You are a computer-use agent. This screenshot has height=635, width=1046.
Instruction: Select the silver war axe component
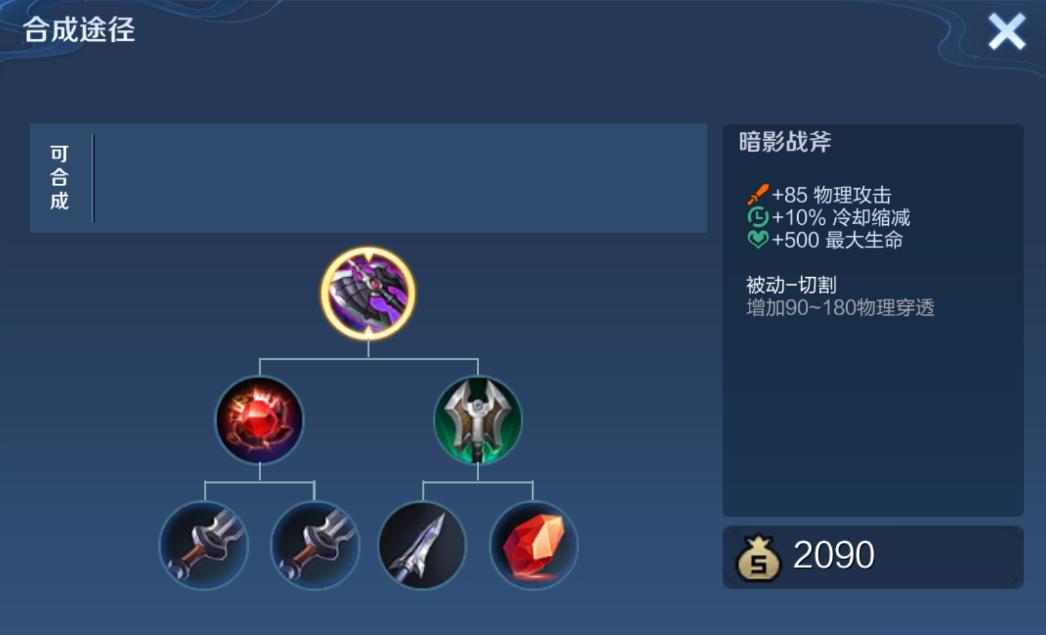point(477,420)
